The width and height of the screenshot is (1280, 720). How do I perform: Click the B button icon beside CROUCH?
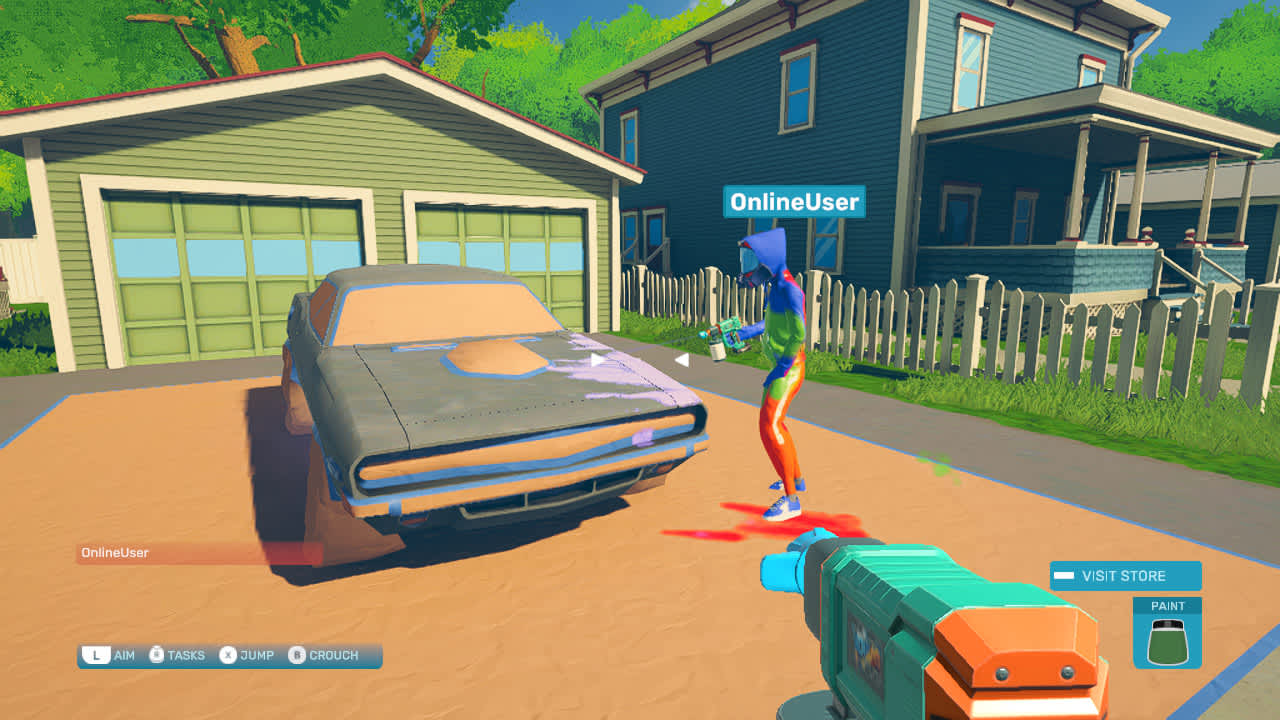[x=295, y=656]
